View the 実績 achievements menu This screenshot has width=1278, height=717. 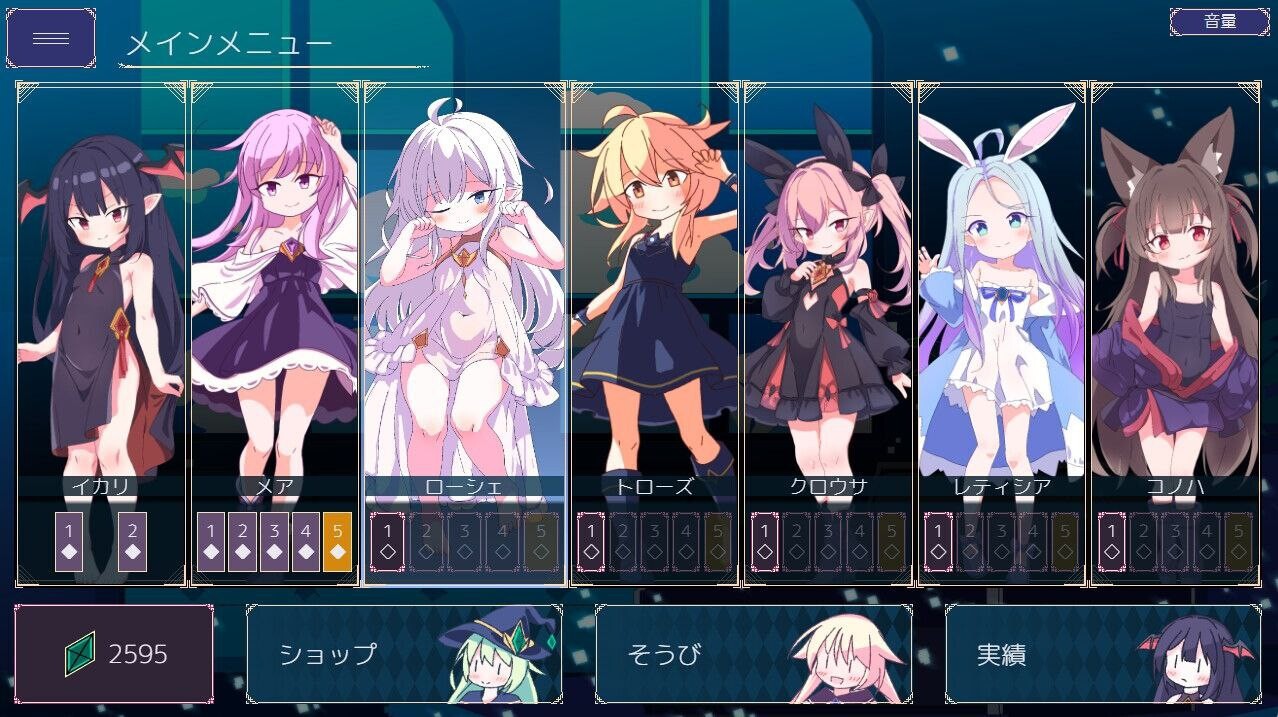[x=1102, y=654]
